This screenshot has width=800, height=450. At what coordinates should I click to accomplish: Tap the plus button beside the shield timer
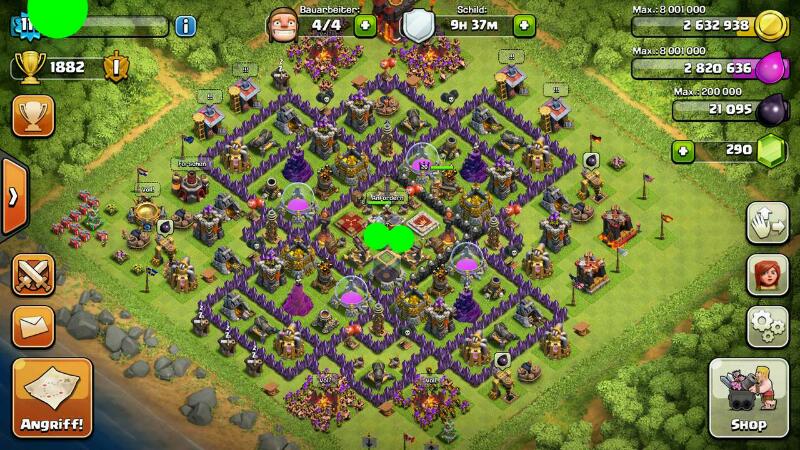(524, 25)
